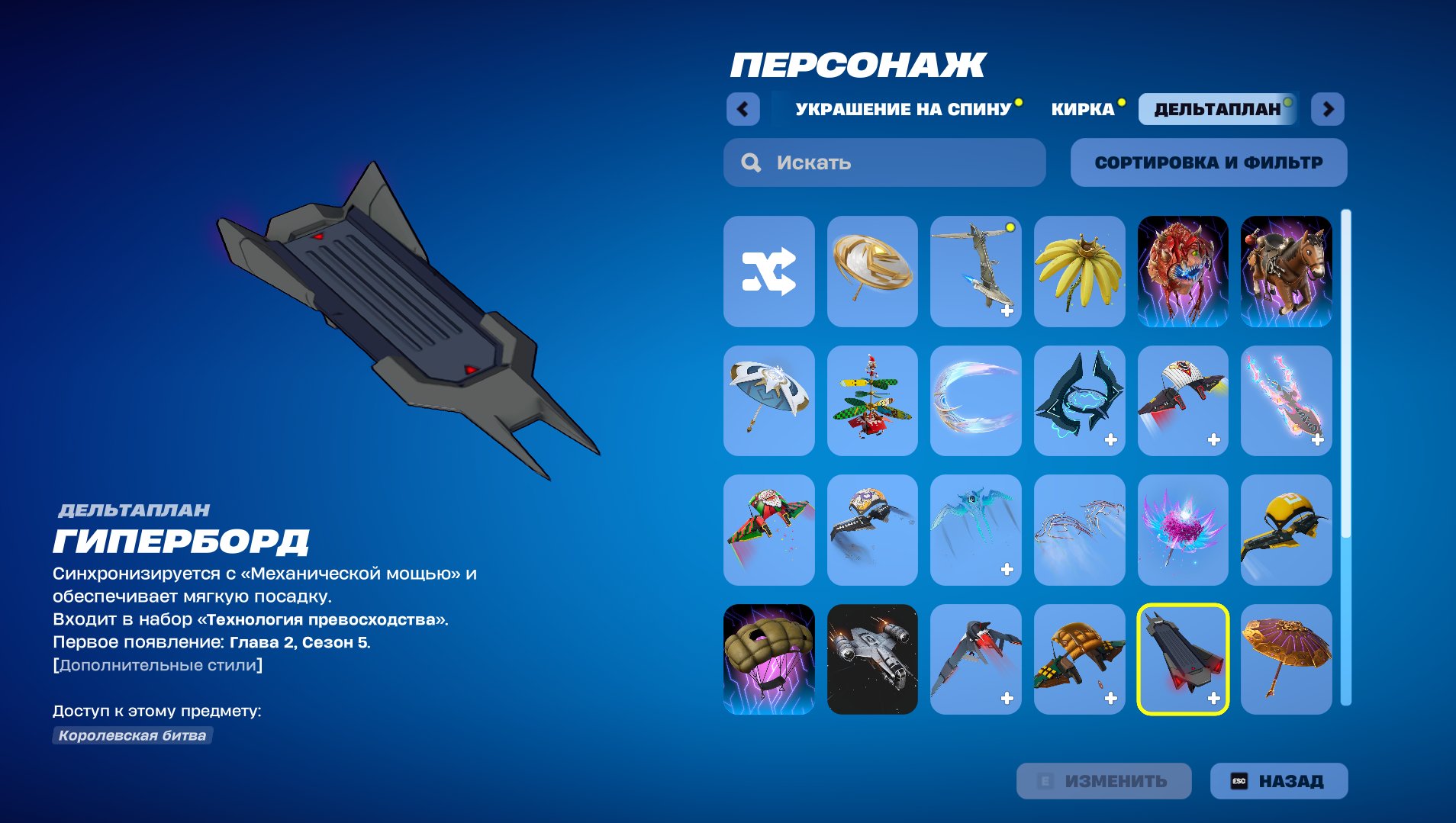Select the red-gold umbrella glider
This screenshot has height=823, width=1456.
(1286, 659)
